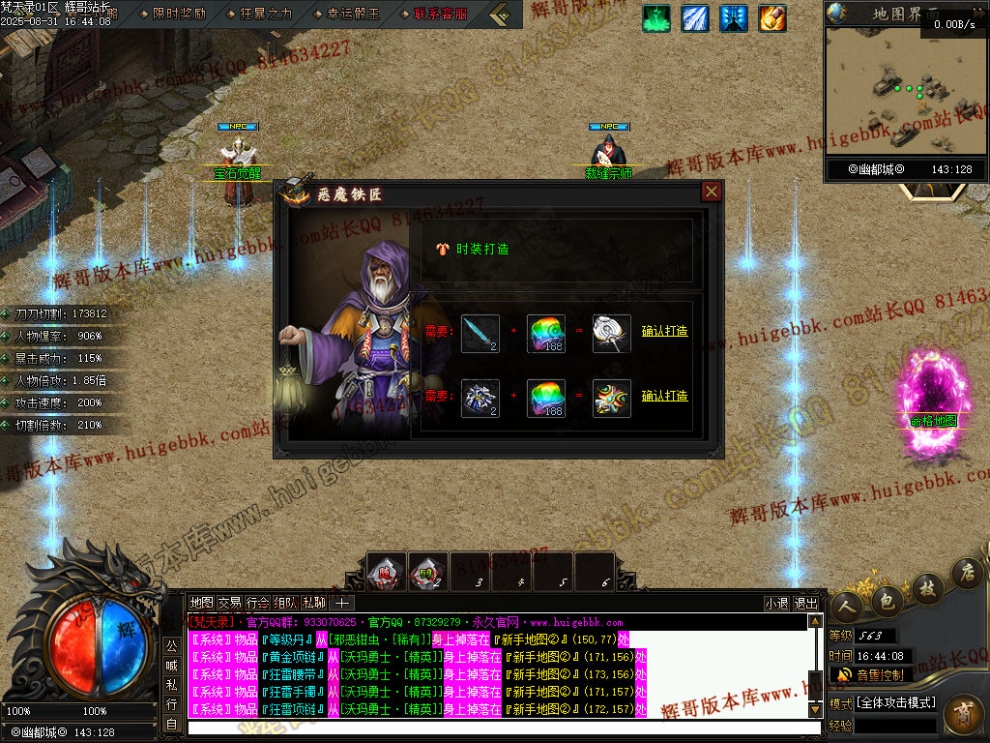Image resolution: width=990 pixels, height=743 pixels.
Task: Activate the green figure buff icon
Action: coord(656,18)
